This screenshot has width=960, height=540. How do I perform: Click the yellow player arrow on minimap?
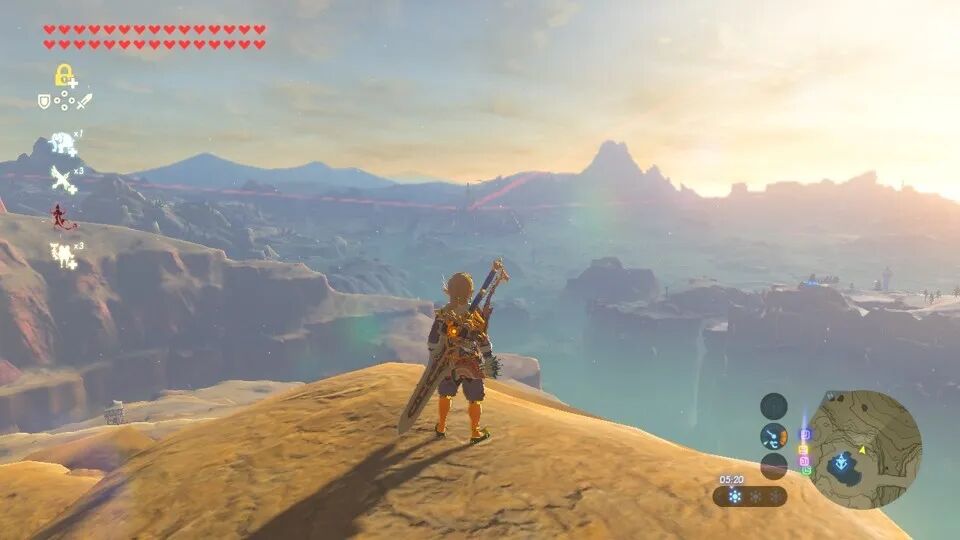(x=860, y=448)
